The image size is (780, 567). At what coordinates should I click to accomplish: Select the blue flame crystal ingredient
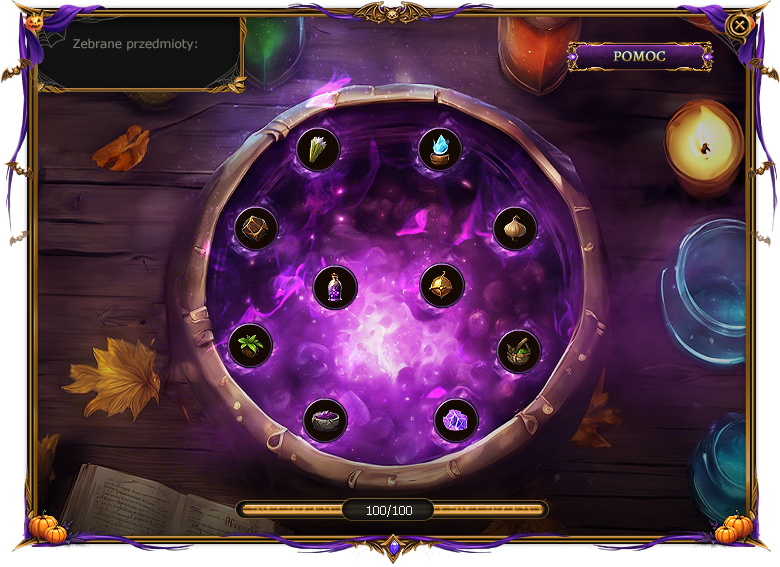click(440, 150)
